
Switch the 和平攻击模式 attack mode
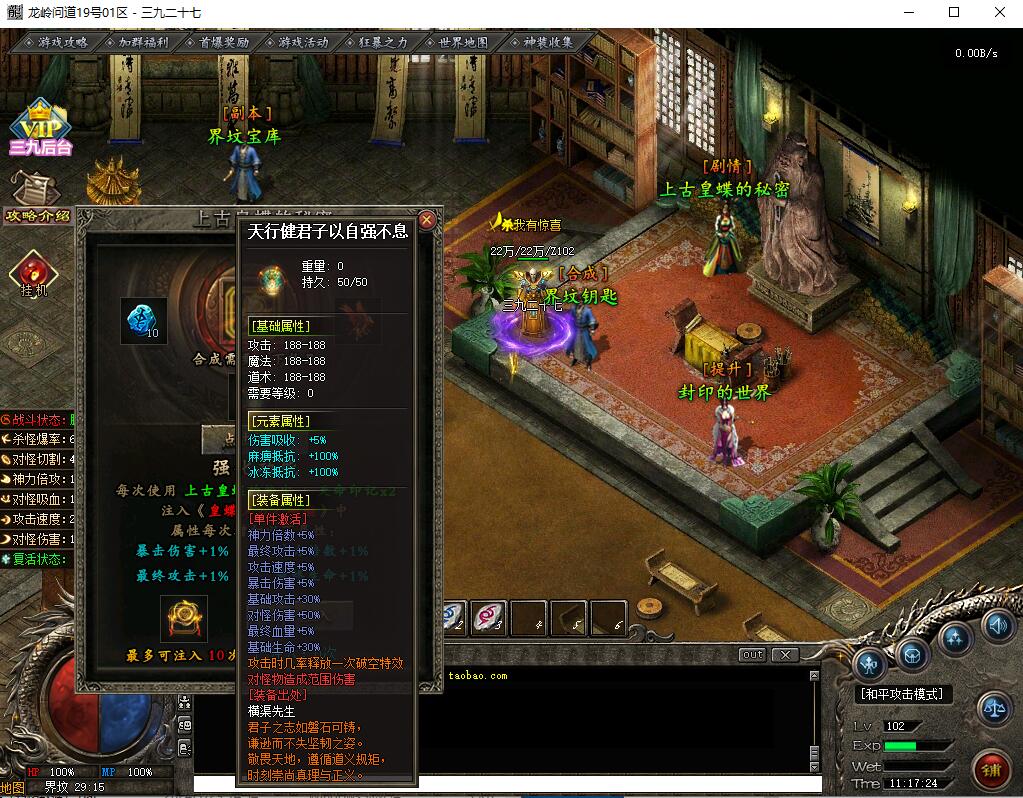pos(903,694)
